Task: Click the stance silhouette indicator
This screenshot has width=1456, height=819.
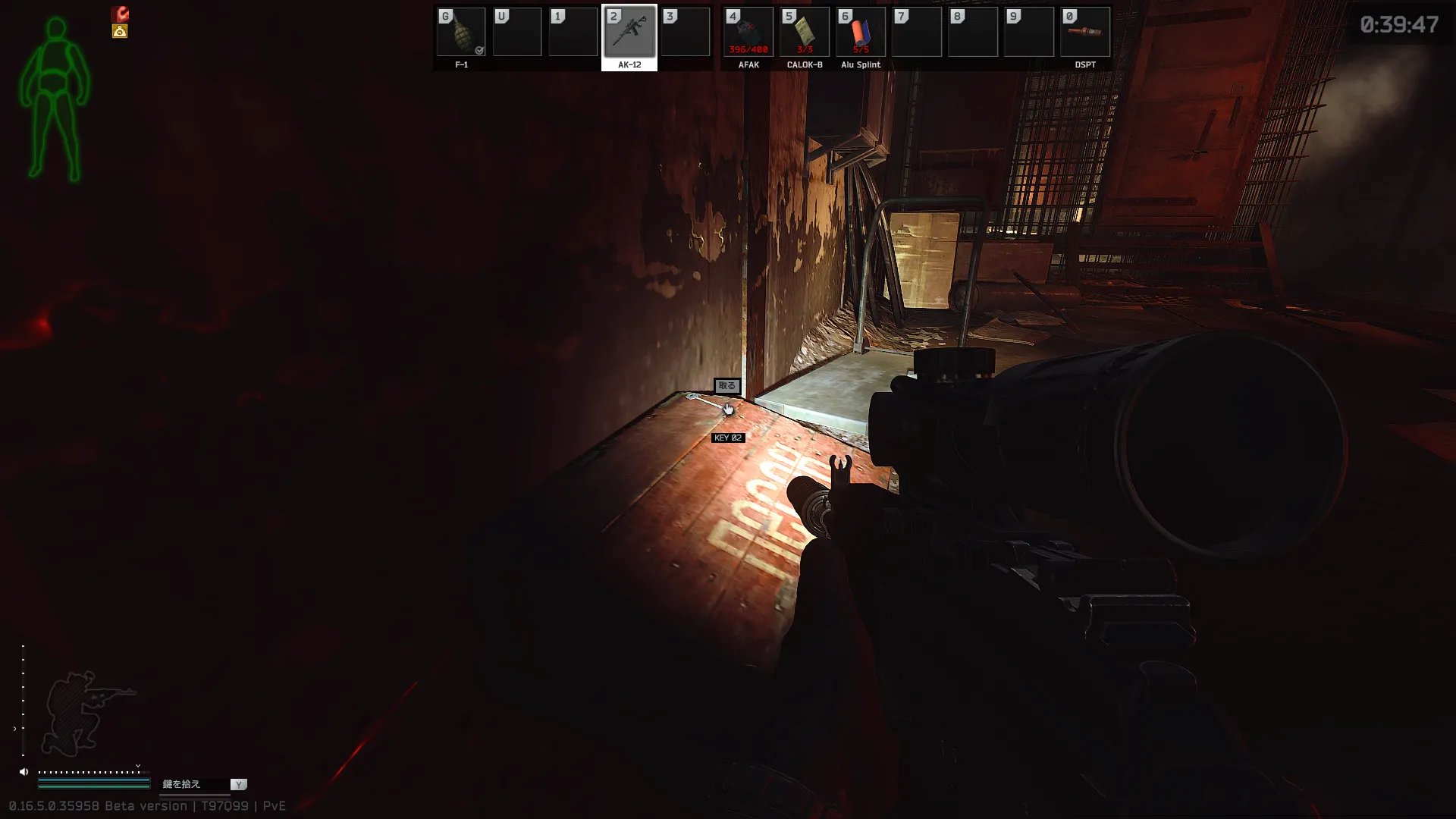Action: point(82,713)
